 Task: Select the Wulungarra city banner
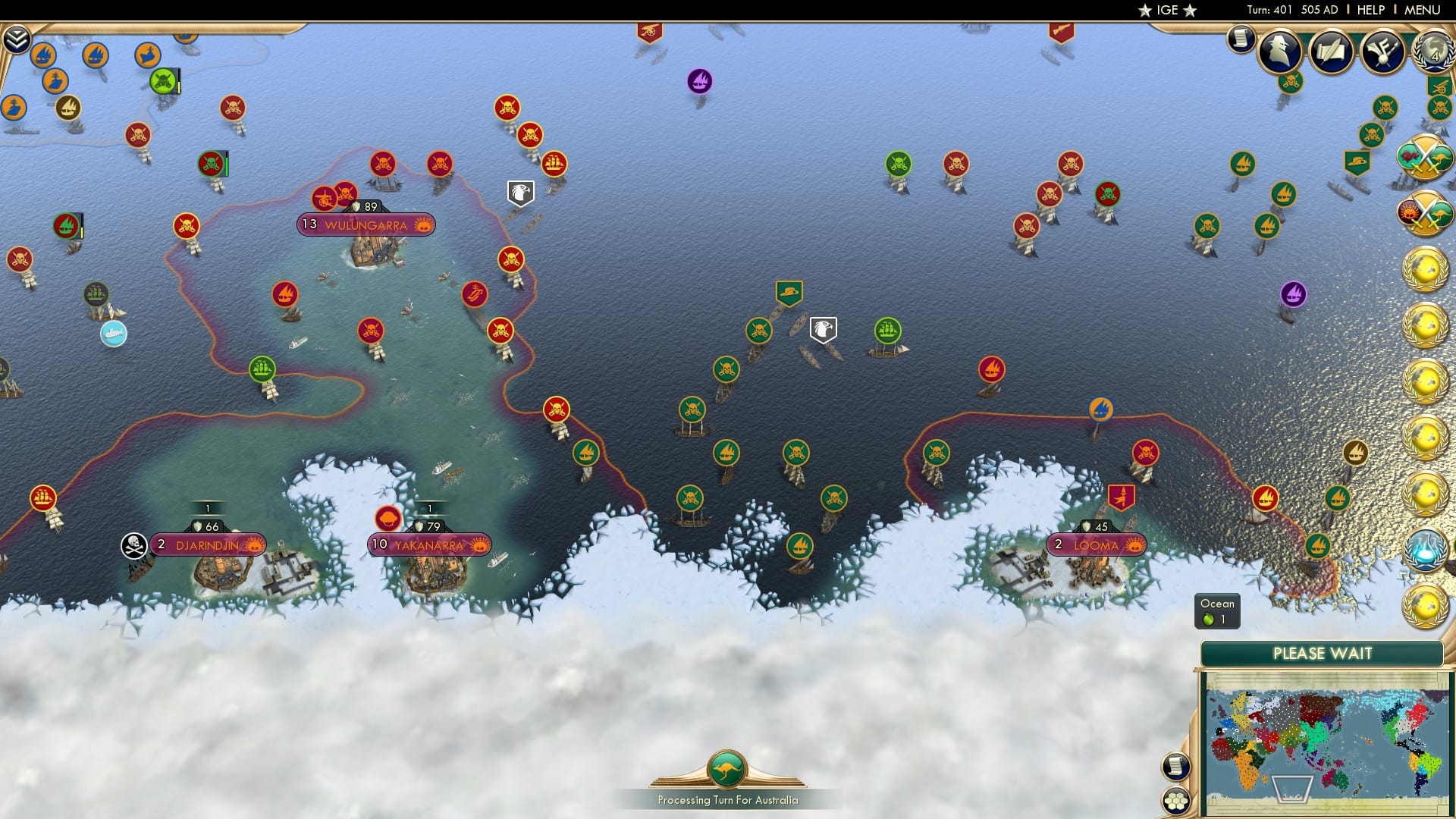coord(366,224)
